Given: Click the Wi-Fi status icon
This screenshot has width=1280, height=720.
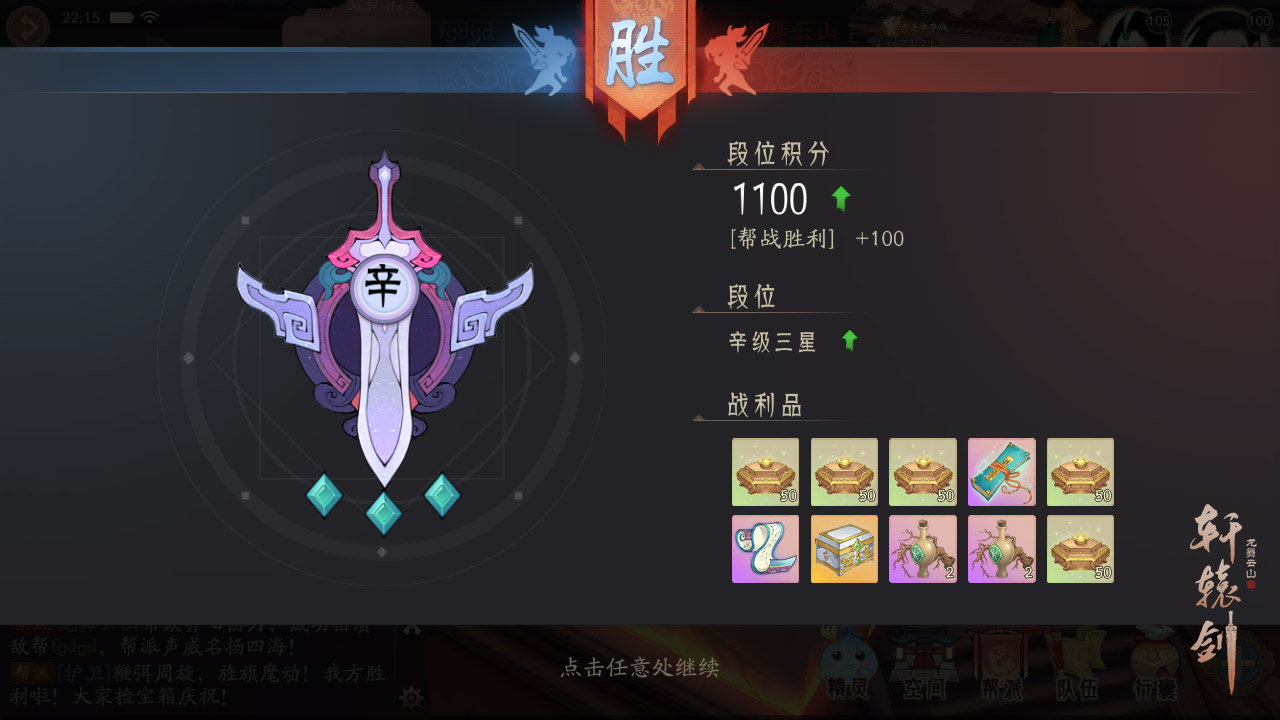Looking at the screenshot, I should coord(150,16).
